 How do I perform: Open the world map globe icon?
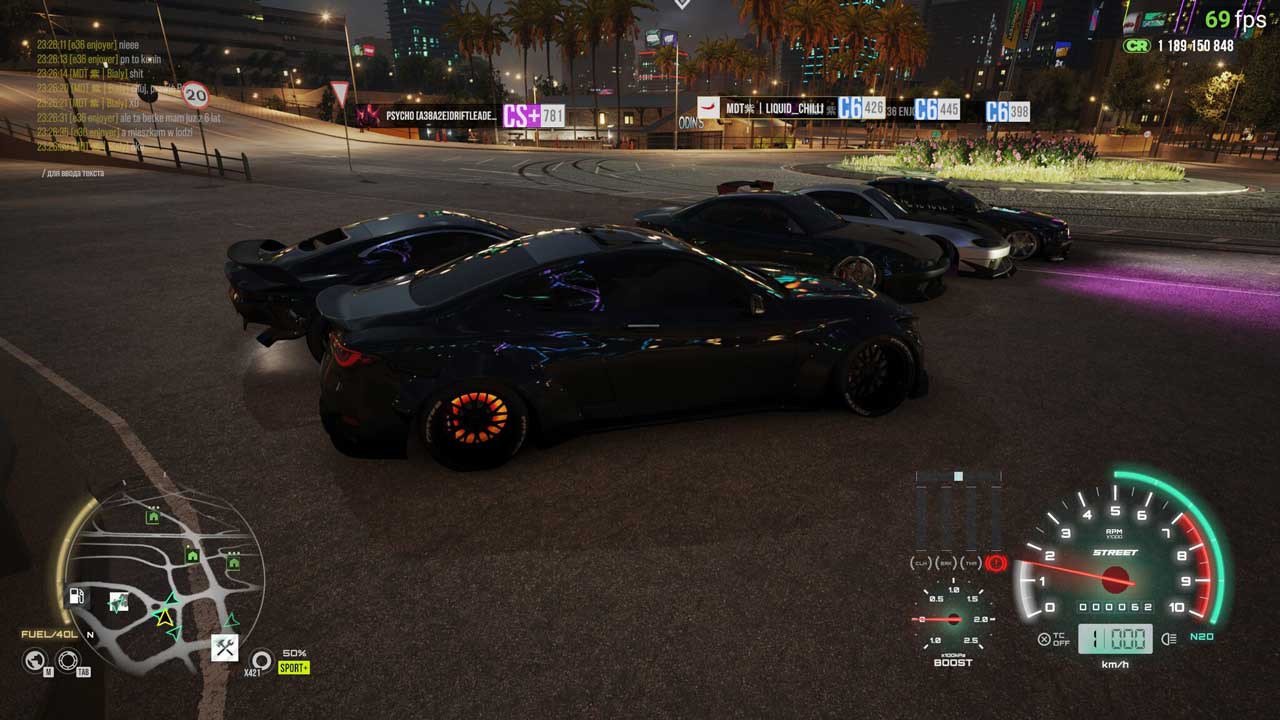click(x=35, y=660)
